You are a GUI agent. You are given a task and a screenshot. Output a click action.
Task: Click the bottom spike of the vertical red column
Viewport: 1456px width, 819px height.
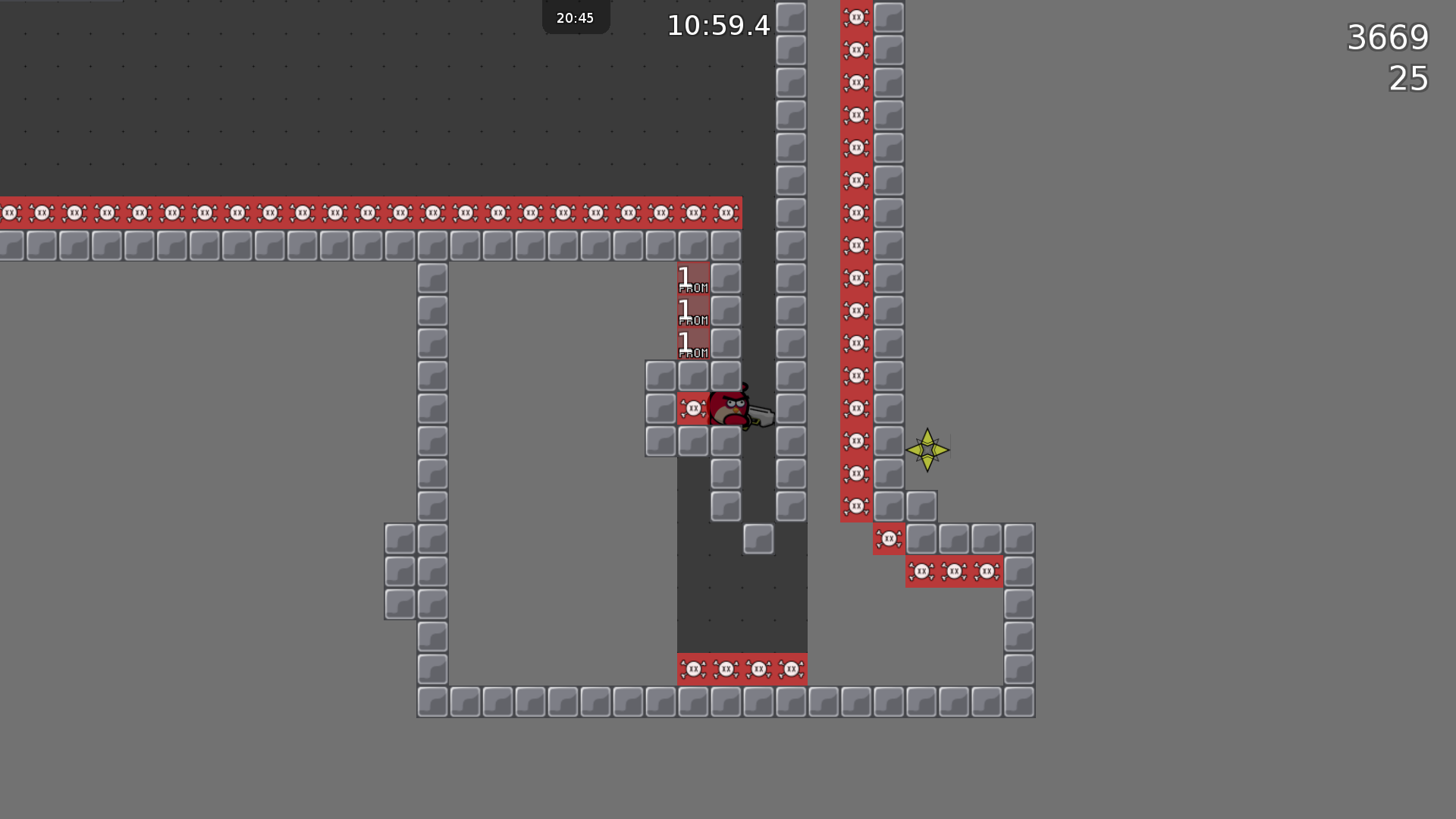coord(855,505)
